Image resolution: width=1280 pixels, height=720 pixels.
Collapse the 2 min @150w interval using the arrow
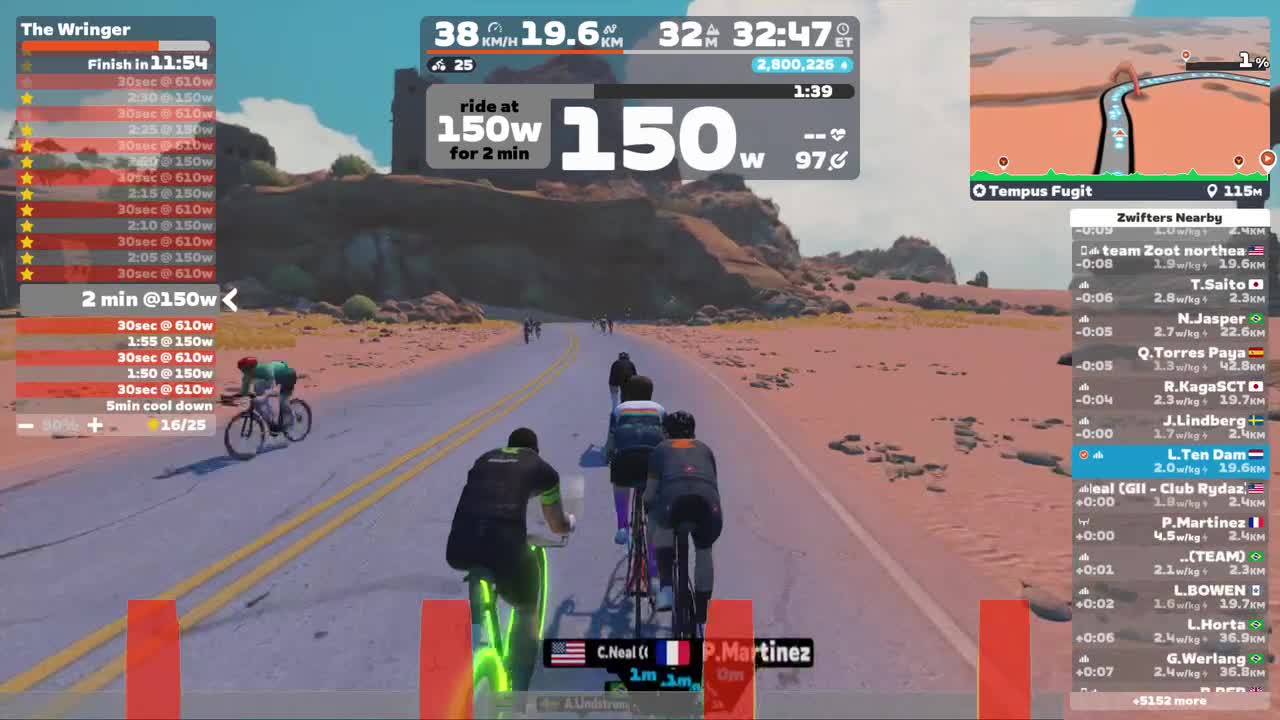pyautogui.click(x=230, y=299)
